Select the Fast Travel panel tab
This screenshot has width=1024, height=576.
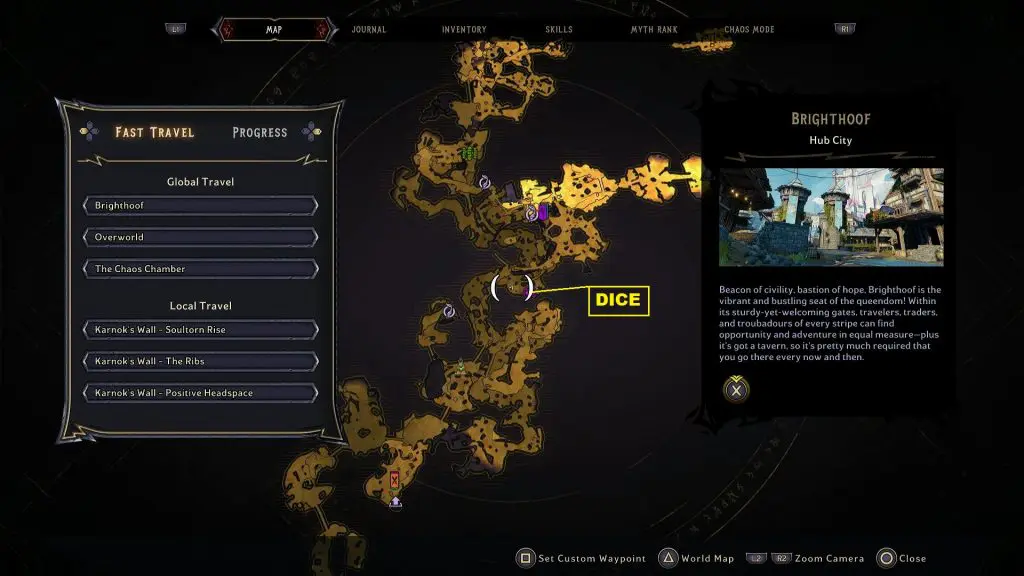[155, 132]
